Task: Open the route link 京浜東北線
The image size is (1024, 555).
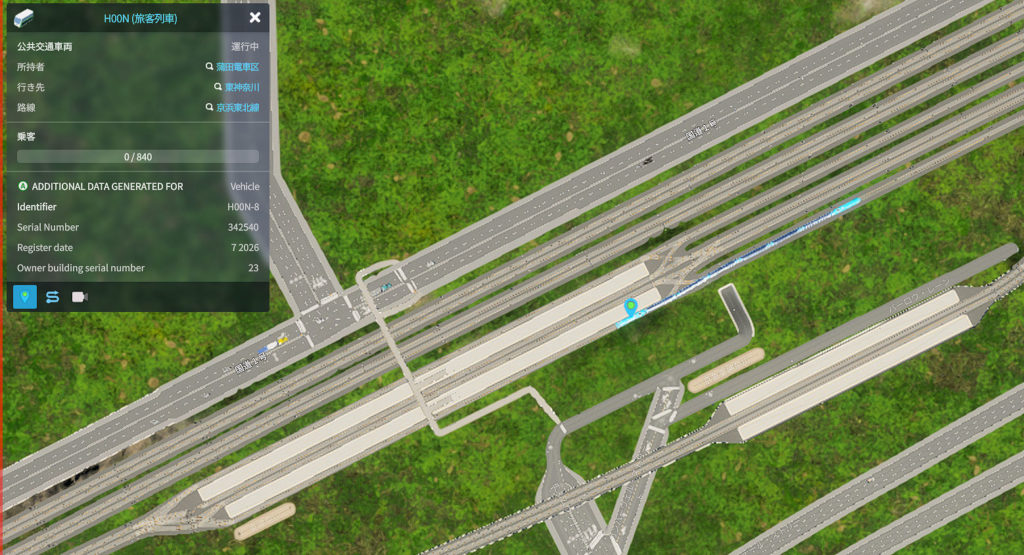Action: pyautogui.click(x=237, y=107)
